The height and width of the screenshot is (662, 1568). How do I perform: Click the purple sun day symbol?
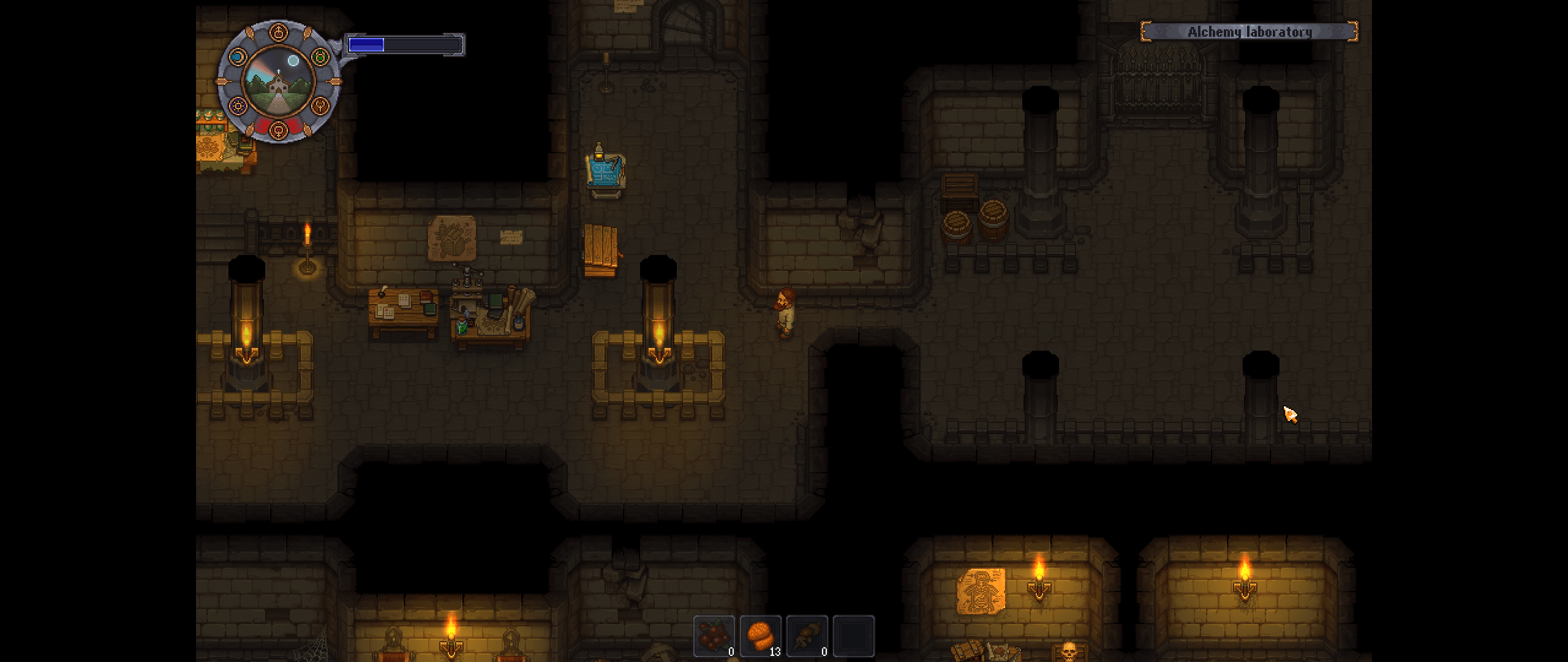tap(238, 107)
